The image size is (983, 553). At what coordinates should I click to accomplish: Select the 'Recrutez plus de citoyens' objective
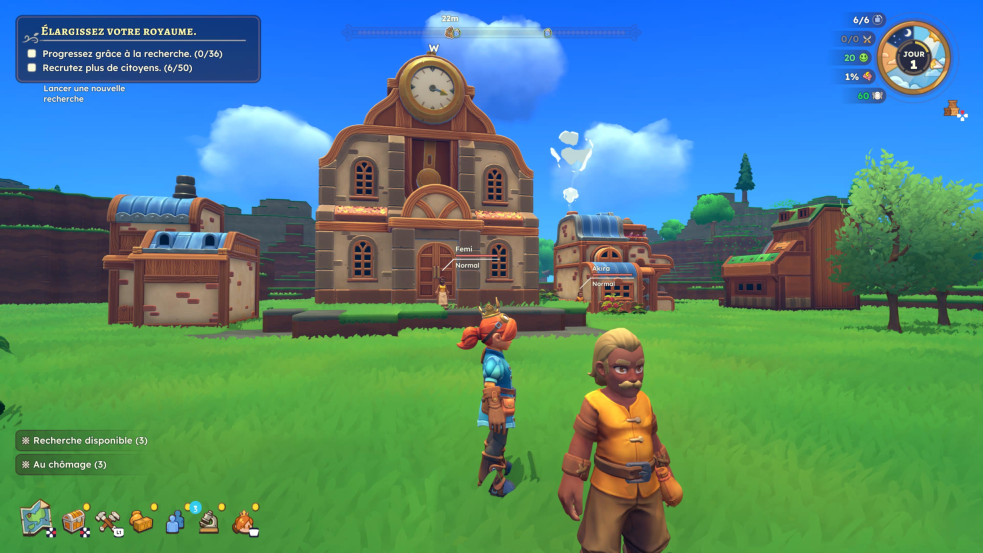point(117,68)
